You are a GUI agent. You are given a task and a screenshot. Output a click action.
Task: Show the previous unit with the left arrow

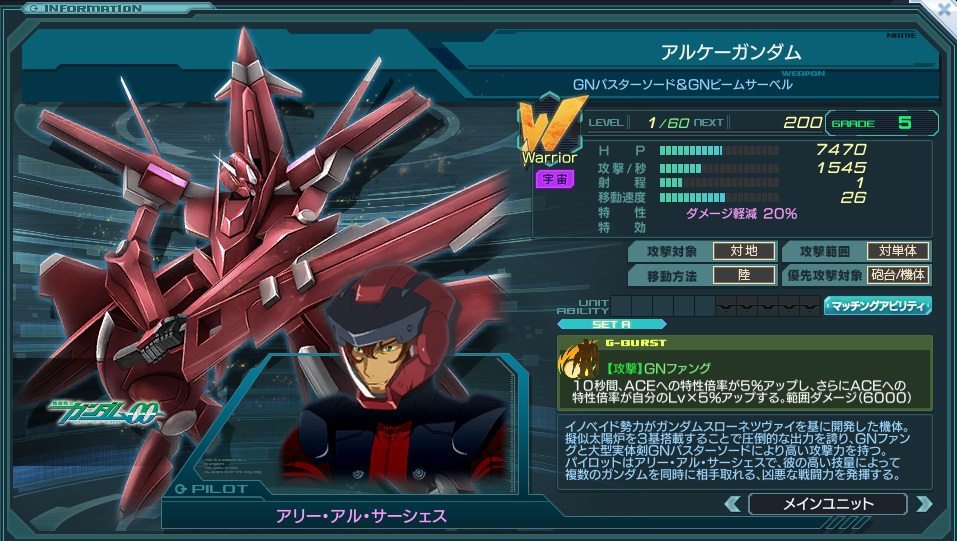click(734, 504)
